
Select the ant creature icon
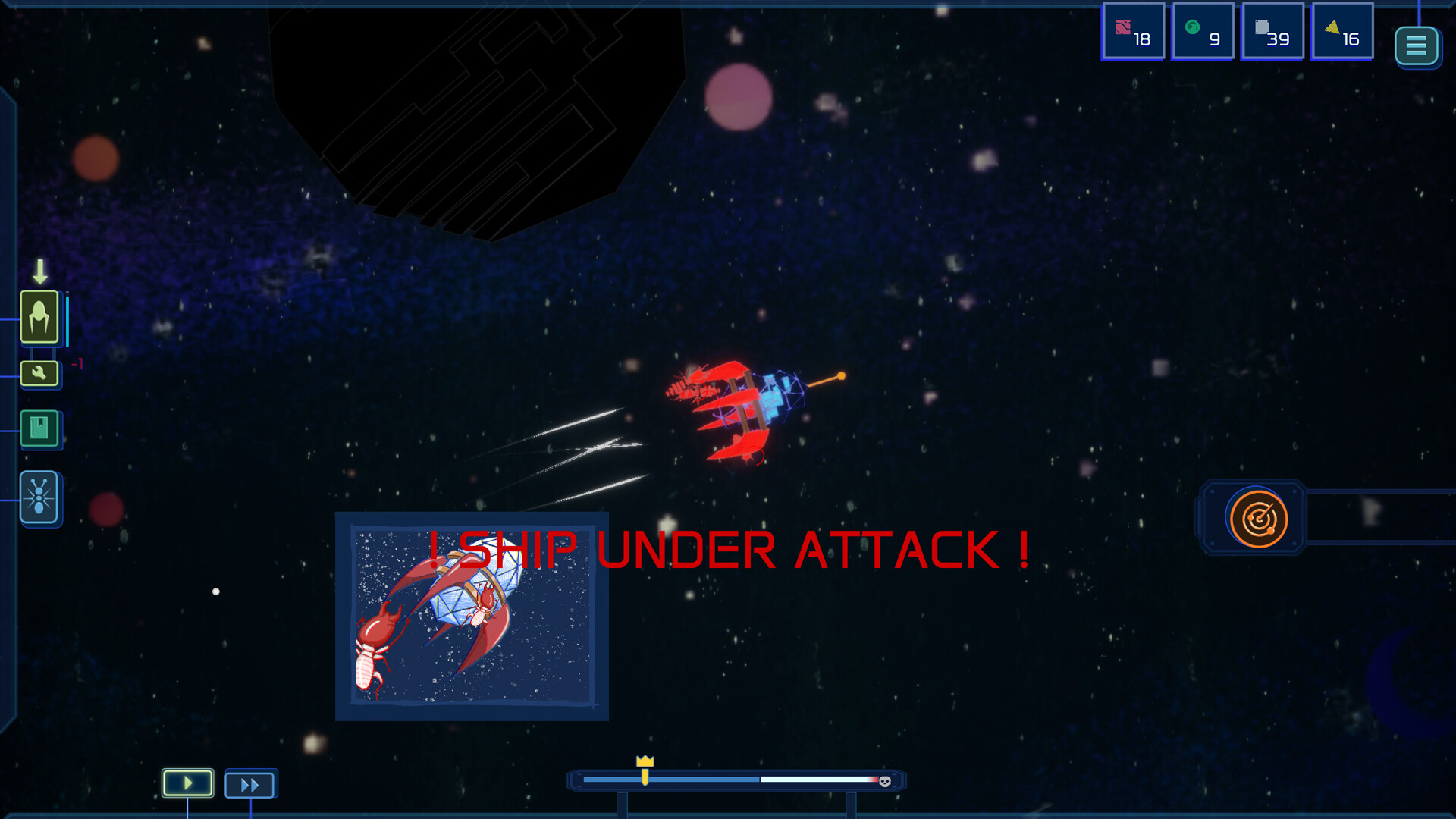click(40, 498)
